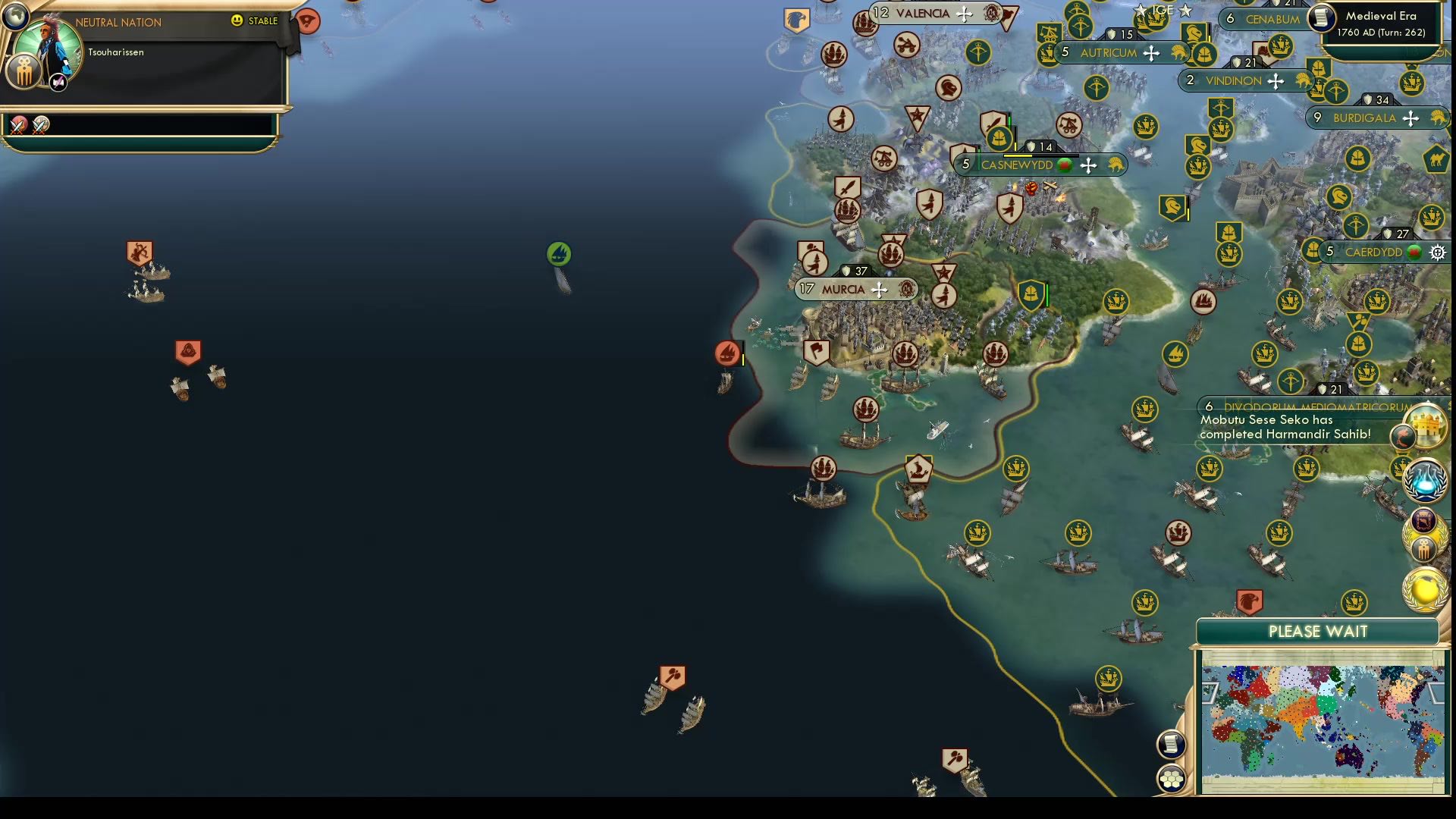Open the blue research flask notification

[1425, 484]
